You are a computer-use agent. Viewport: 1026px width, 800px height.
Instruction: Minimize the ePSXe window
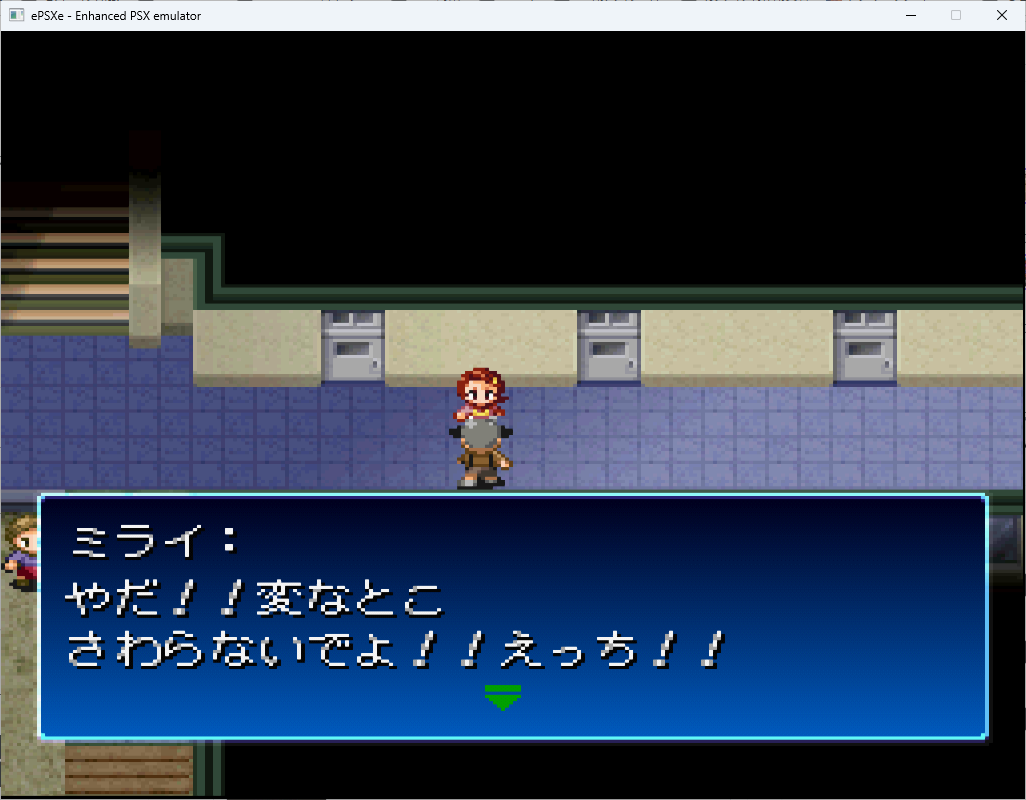(910, 15)
